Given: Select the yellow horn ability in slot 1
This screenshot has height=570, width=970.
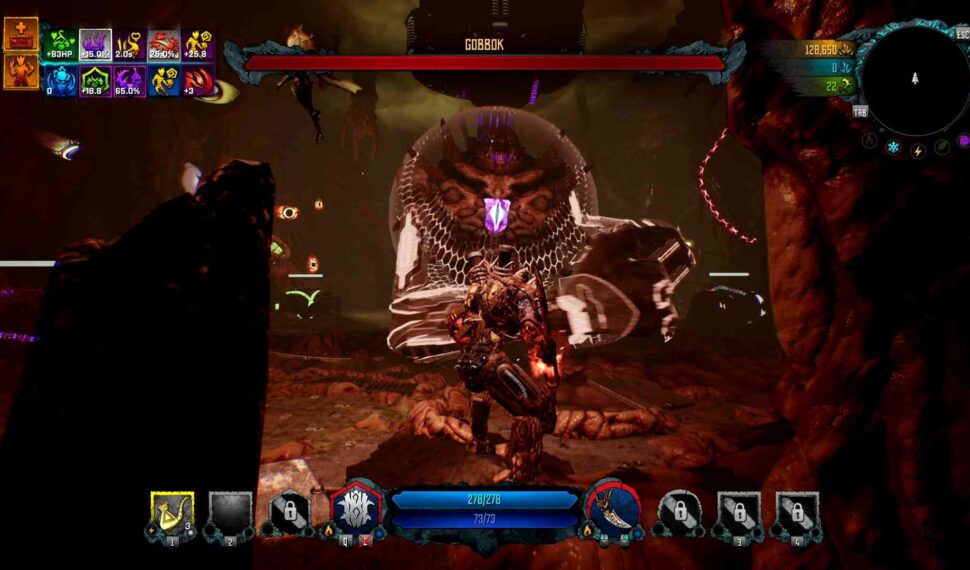Looking at the screenshot, I should pyautogui.click(x=172, y=510).
